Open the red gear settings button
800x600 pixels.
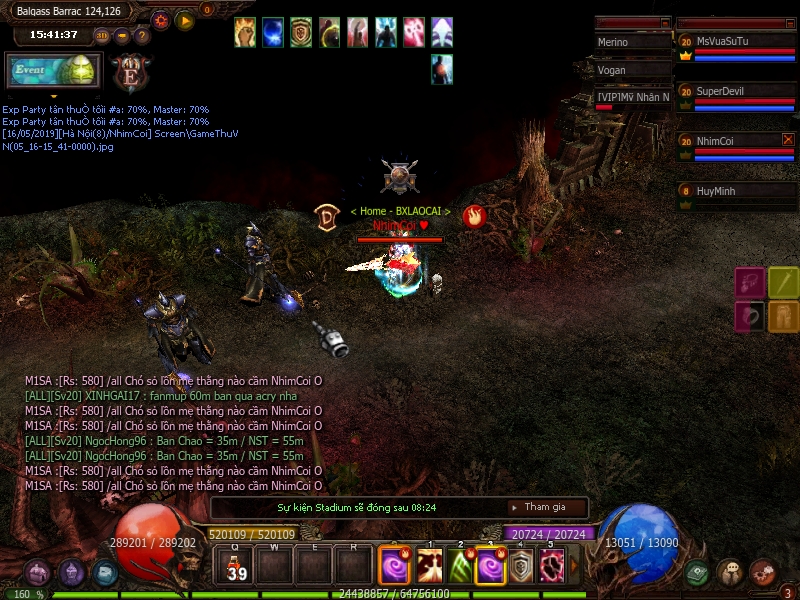pos(161,19)
